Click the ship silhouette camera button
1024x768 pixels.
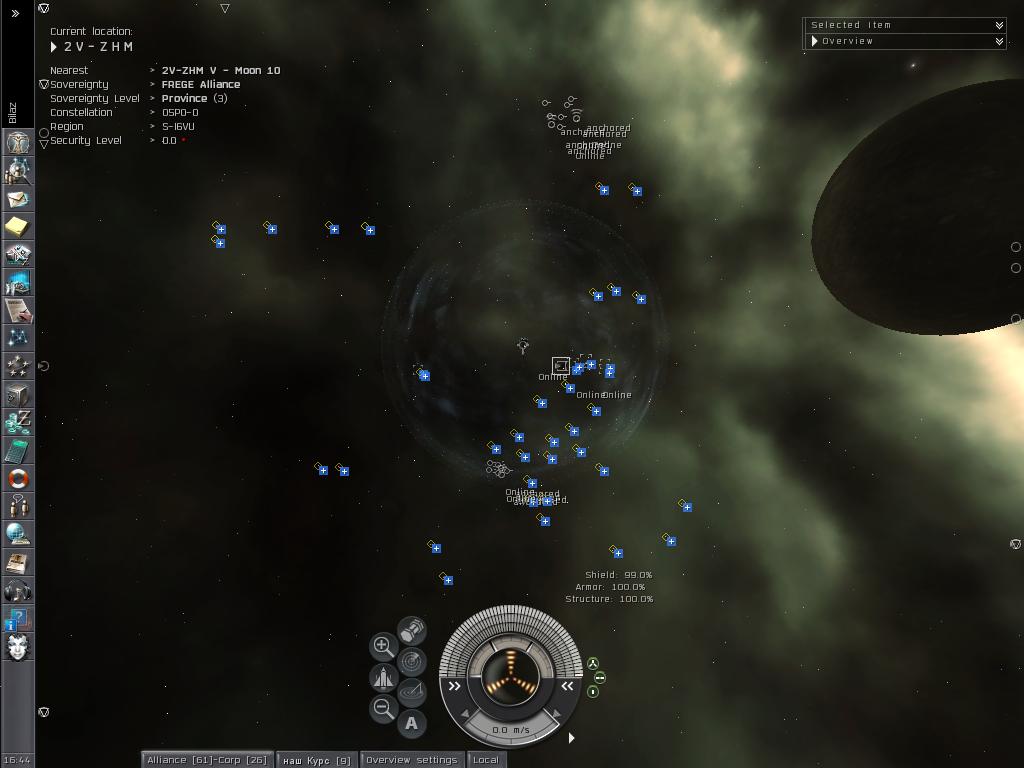pos(383,678)
